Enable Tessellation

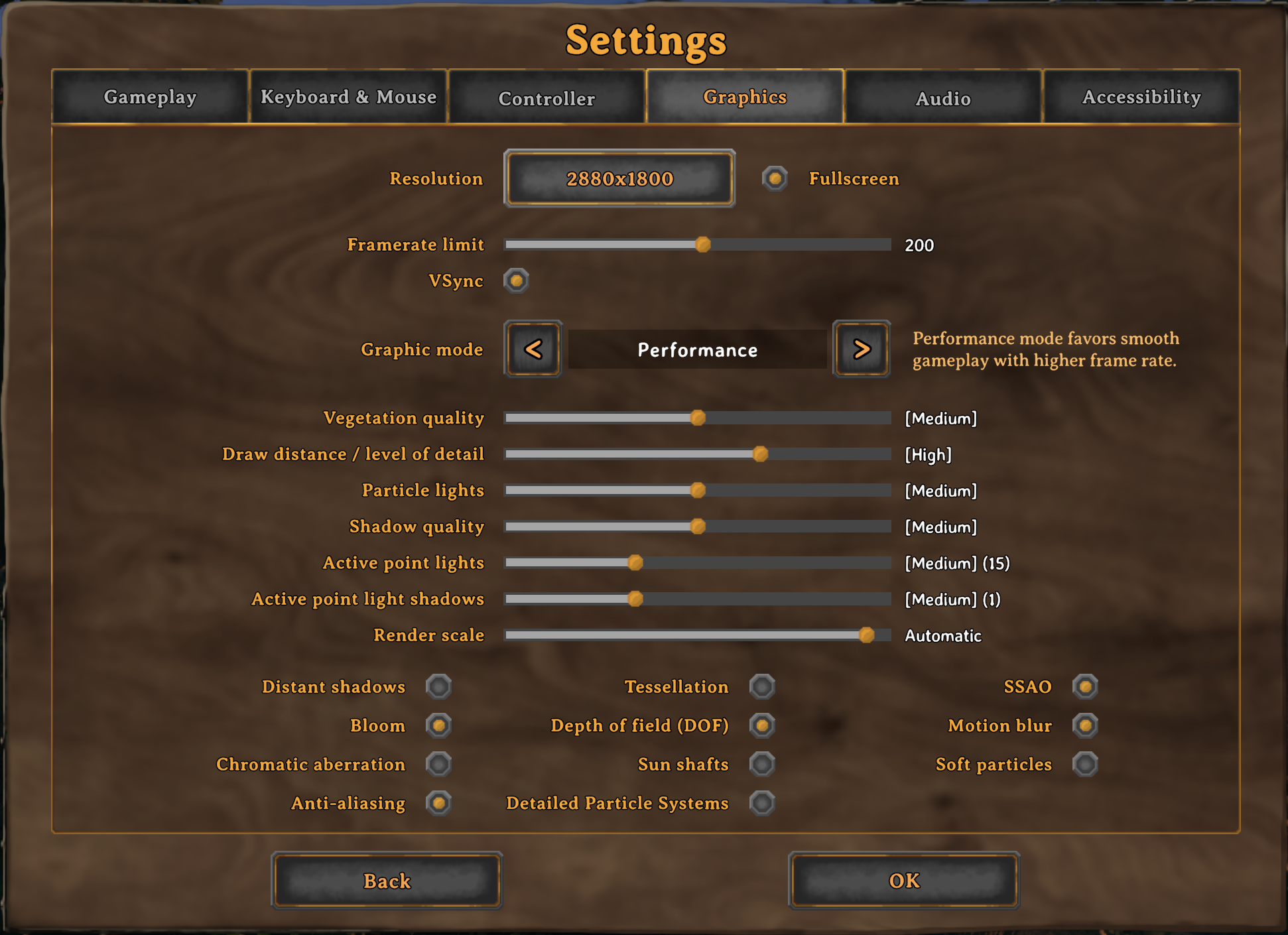[x=762, y=686]
